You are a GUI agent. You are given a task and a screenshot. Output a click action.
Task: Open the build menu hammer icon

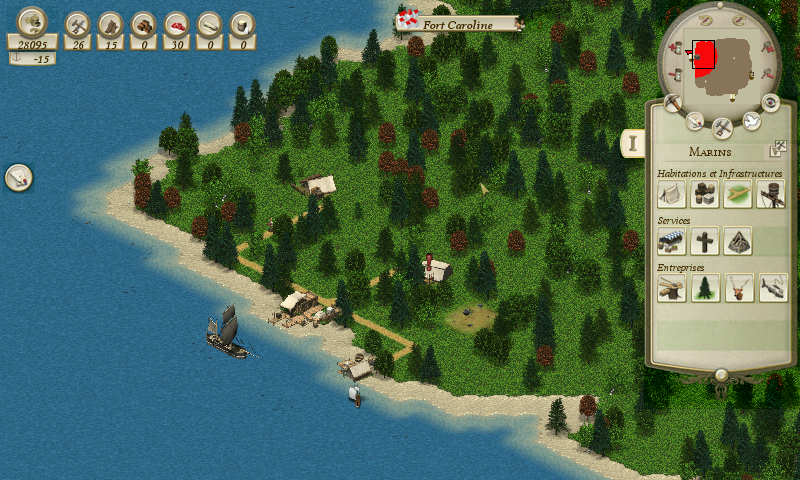tap(722, 127)
